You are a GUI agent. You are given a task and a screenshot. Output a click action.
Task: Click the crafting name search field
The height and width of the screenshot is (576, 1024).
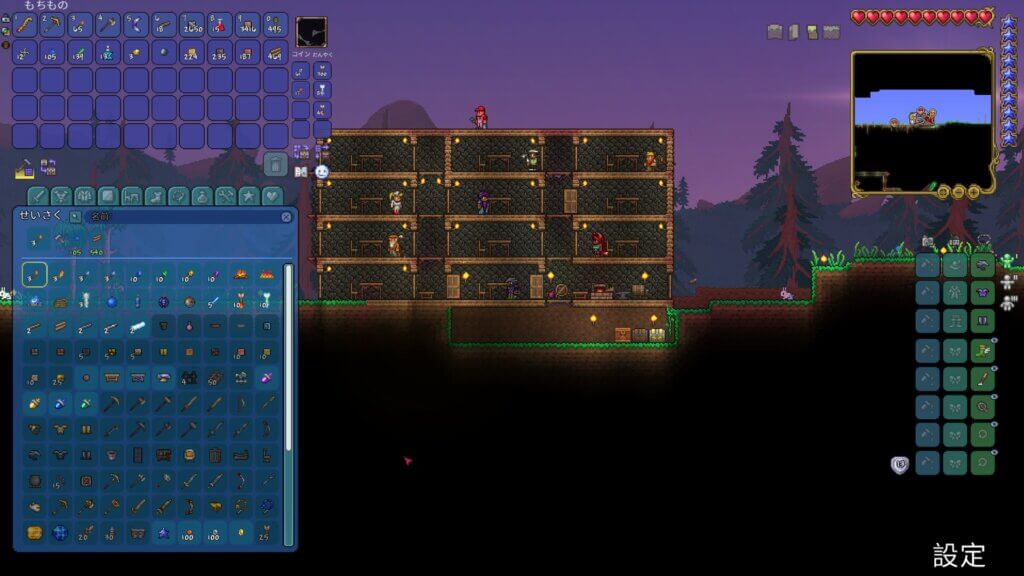click(x=180, y=216)
